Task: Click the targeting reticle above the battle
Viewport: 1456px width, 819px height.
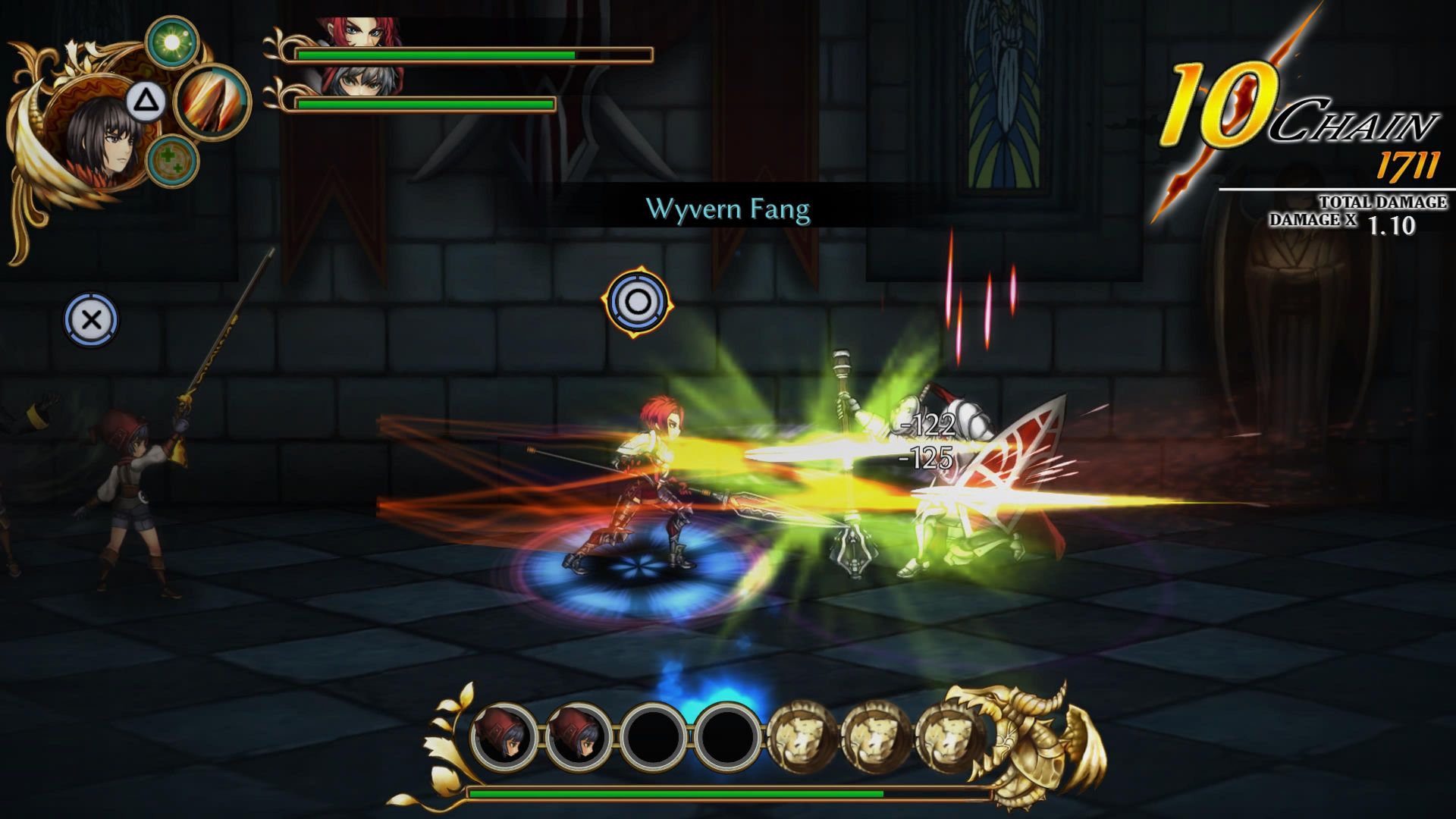Action: point(637,303)
